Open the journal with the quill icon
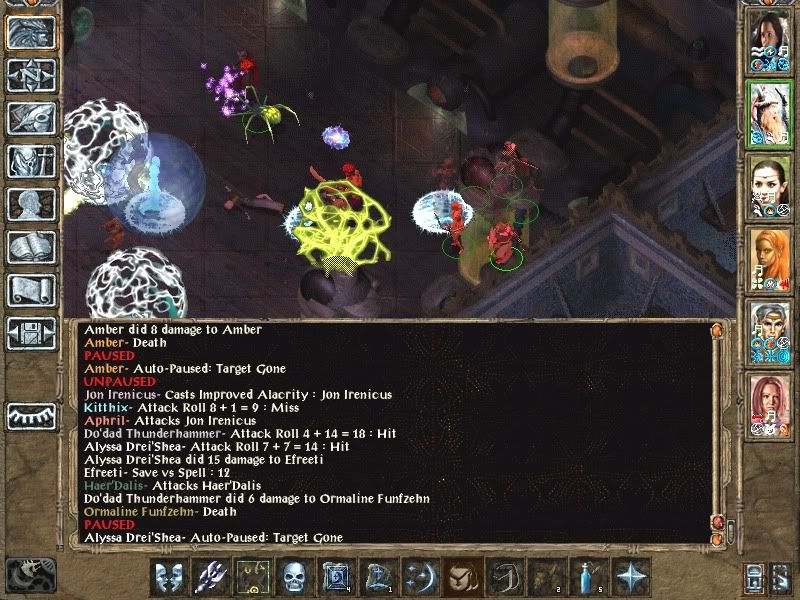The width and height of the screenshot is (800, 600). pyautogui.click(x=30, y=117)
